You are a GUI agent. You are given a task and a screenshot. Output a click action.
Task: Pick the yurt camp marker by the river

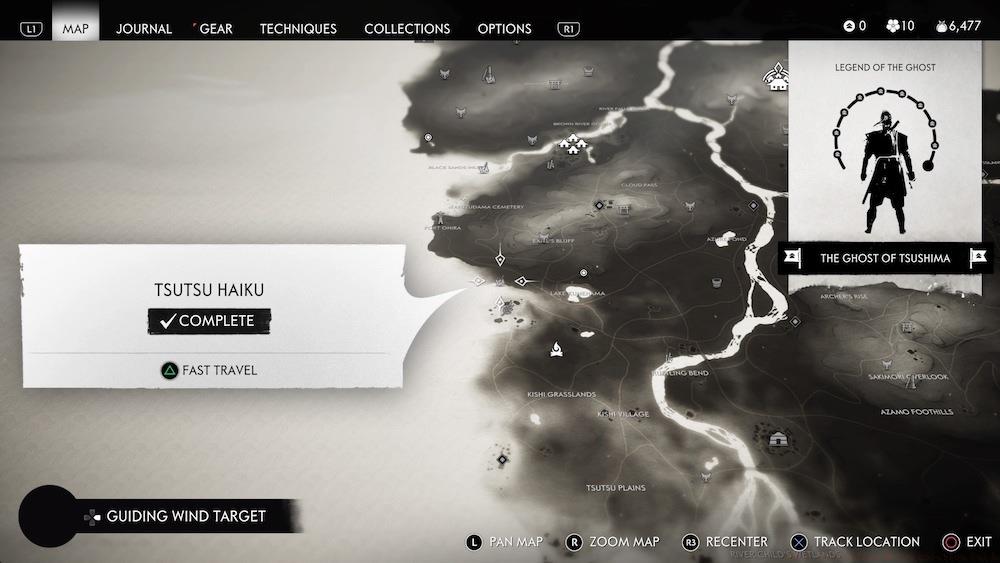click(x=779, y=439)
